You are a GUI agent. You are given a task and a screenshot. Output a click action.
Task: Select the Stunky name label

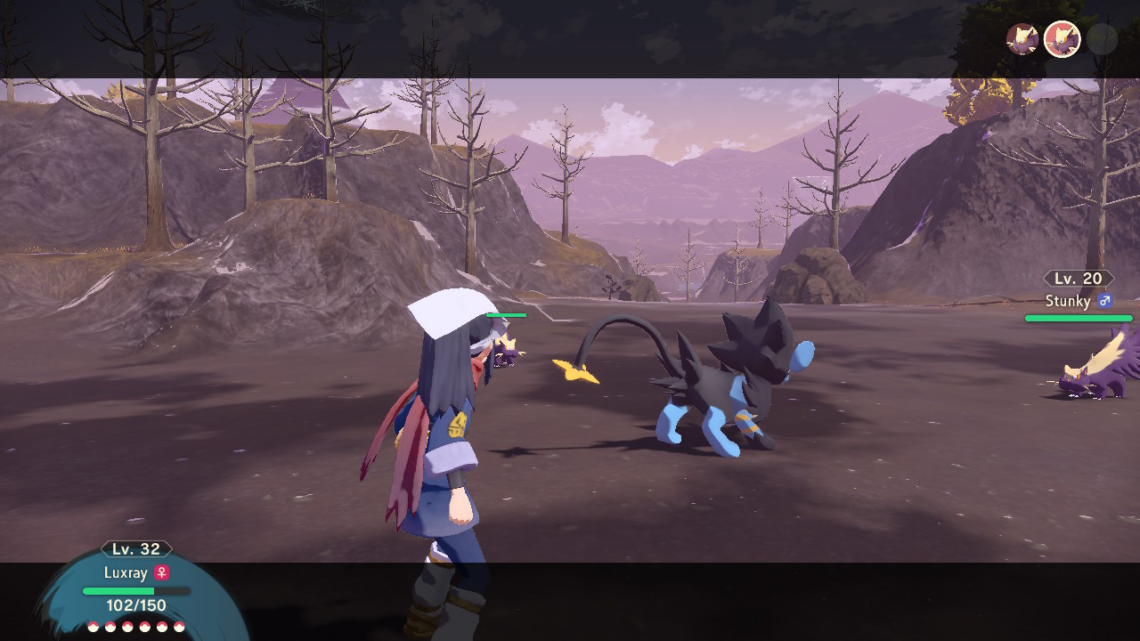point(1066,300)
